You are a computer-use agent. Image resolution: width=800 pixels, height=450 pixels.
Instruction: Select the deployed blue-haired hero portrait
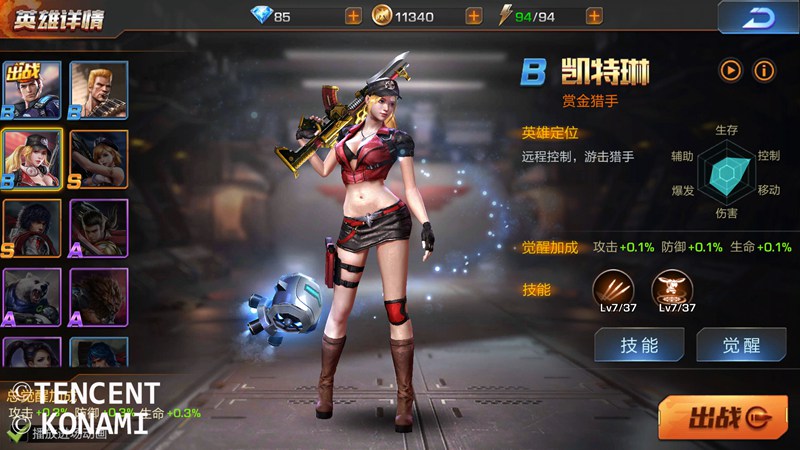31,90
